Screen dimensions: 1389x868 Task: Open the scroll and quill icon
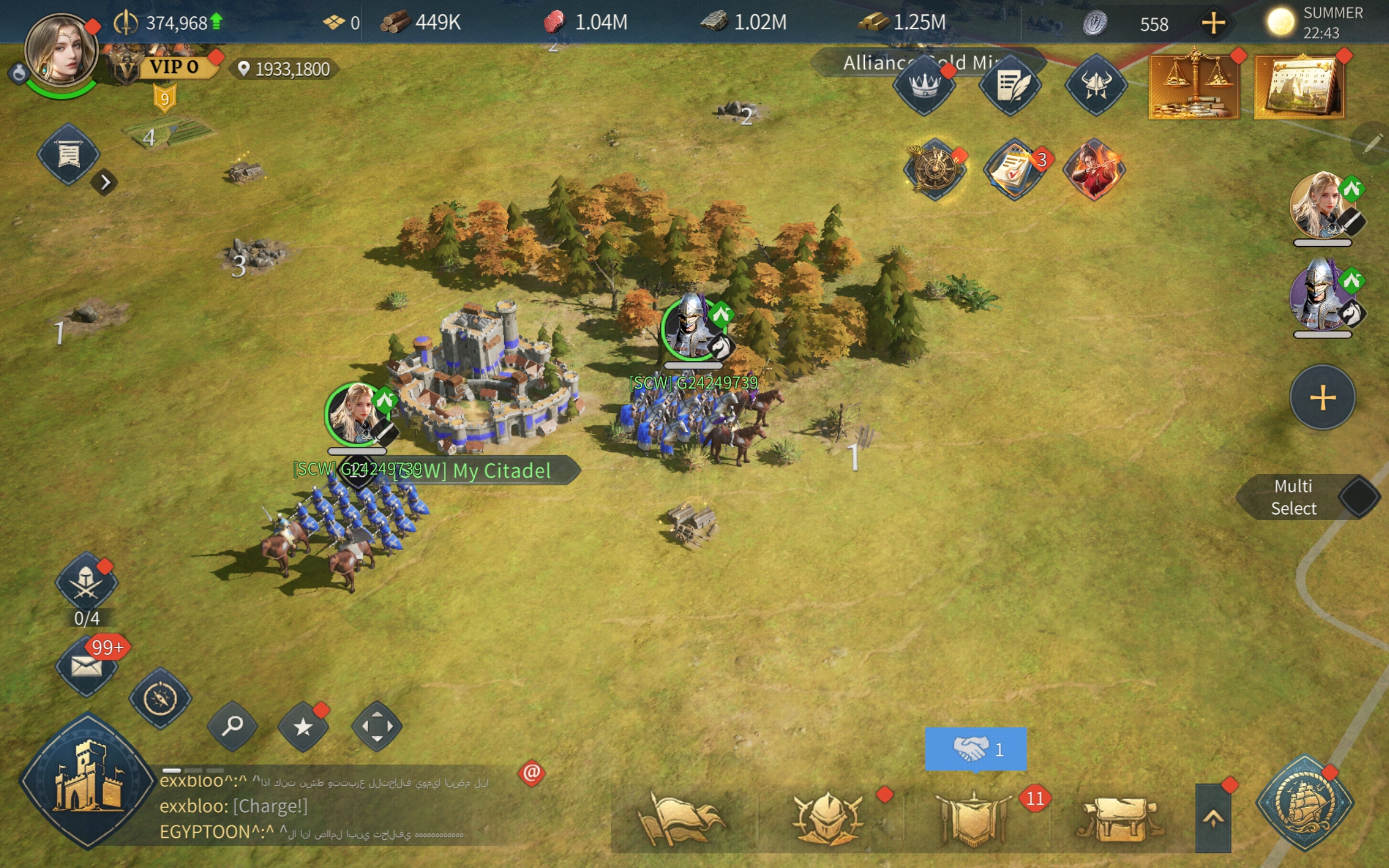pyautogui.click(x=1010, y=86)
